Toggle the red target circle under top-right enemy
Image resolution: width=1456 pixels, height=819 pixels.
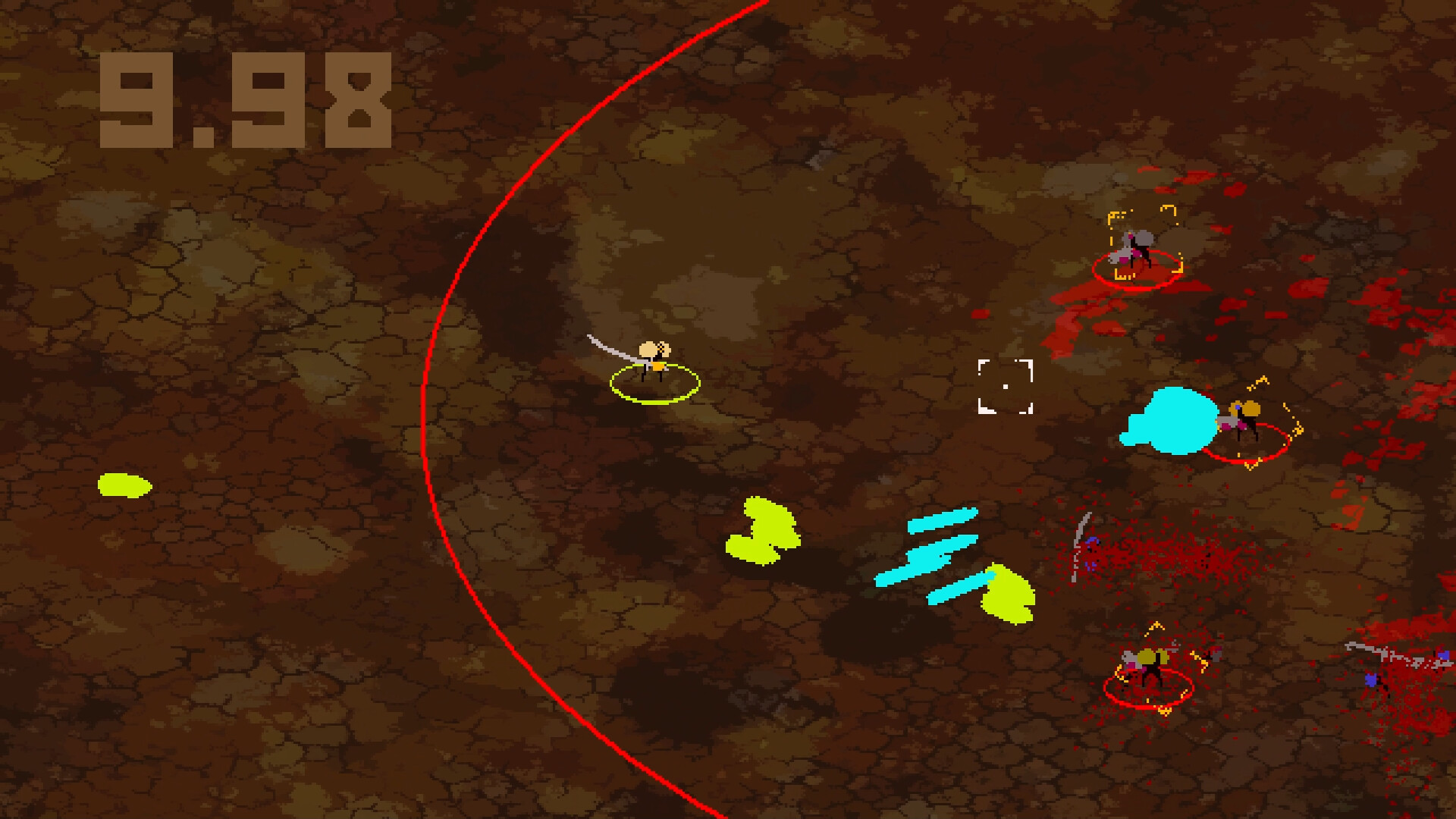coord(1137,273)
